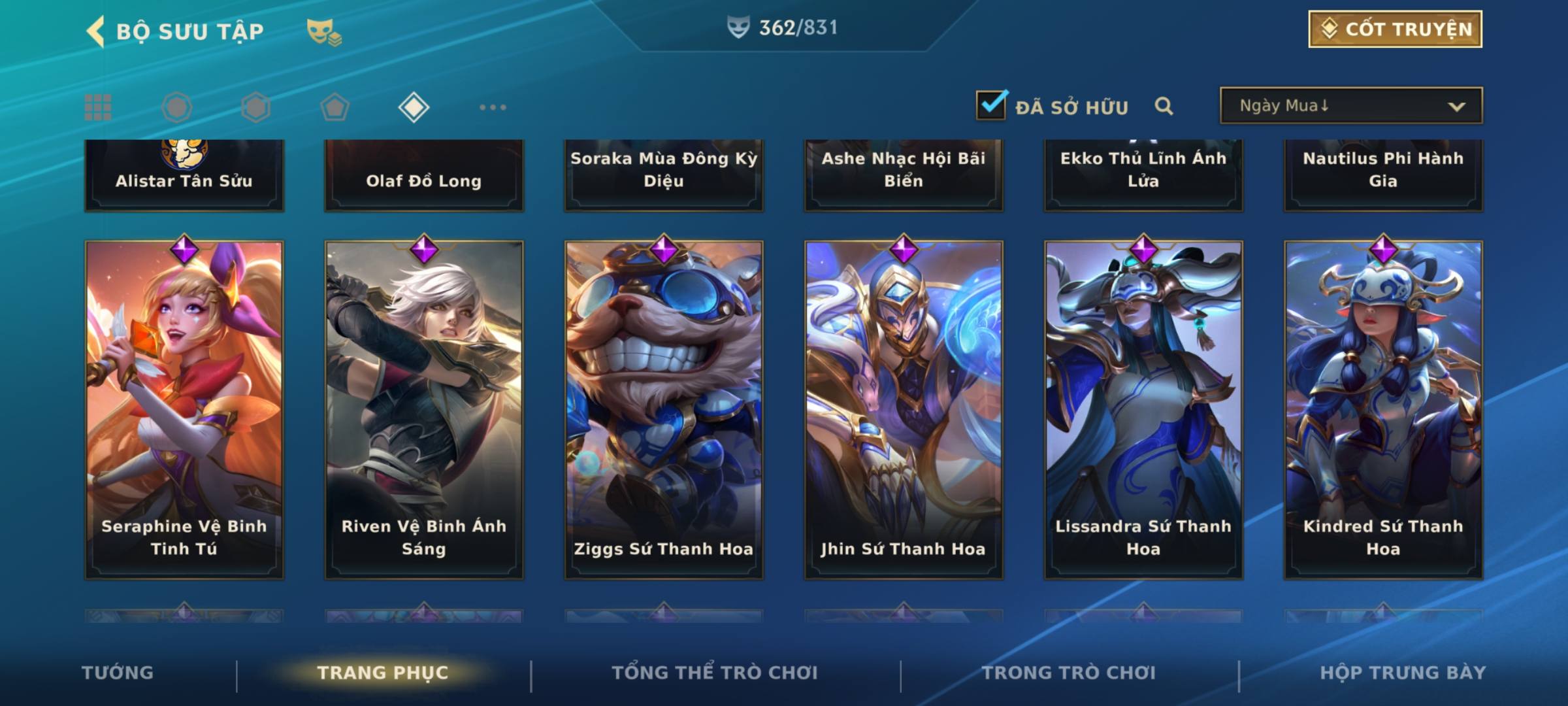1568x706 pixels.
Task: Select the diamond rarity filter
Action: pyautogui.click(x=414, y=107)
